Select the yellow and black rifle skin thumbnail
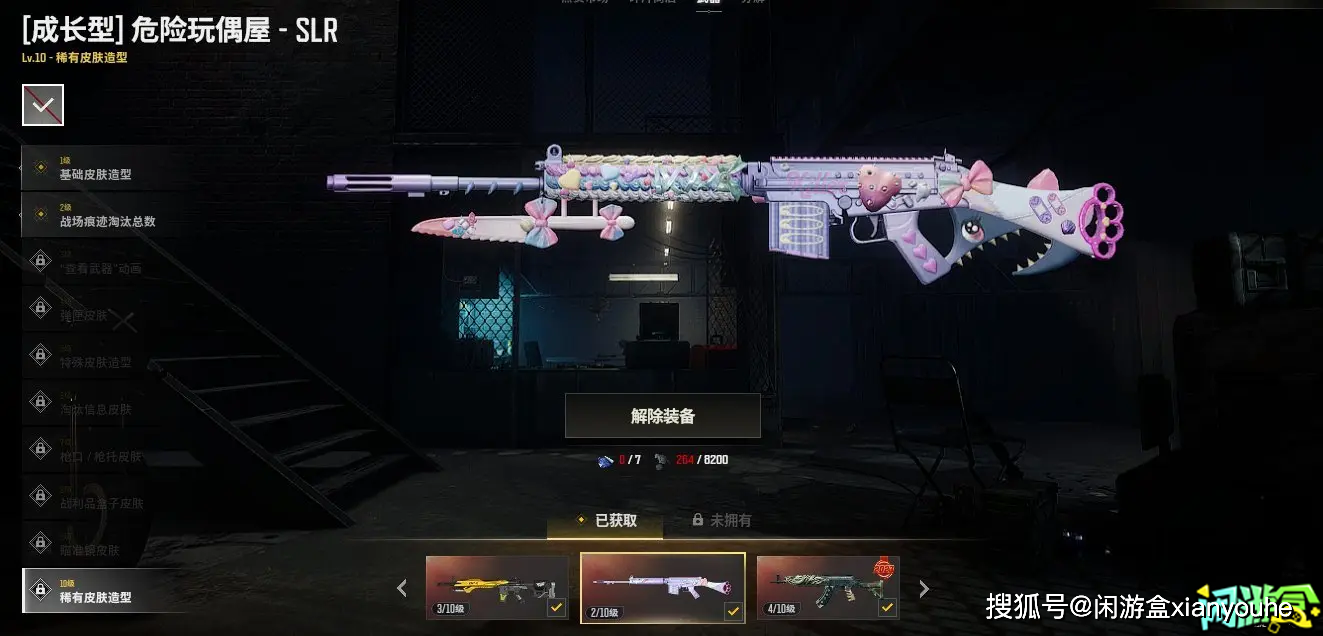 (497, 588)
